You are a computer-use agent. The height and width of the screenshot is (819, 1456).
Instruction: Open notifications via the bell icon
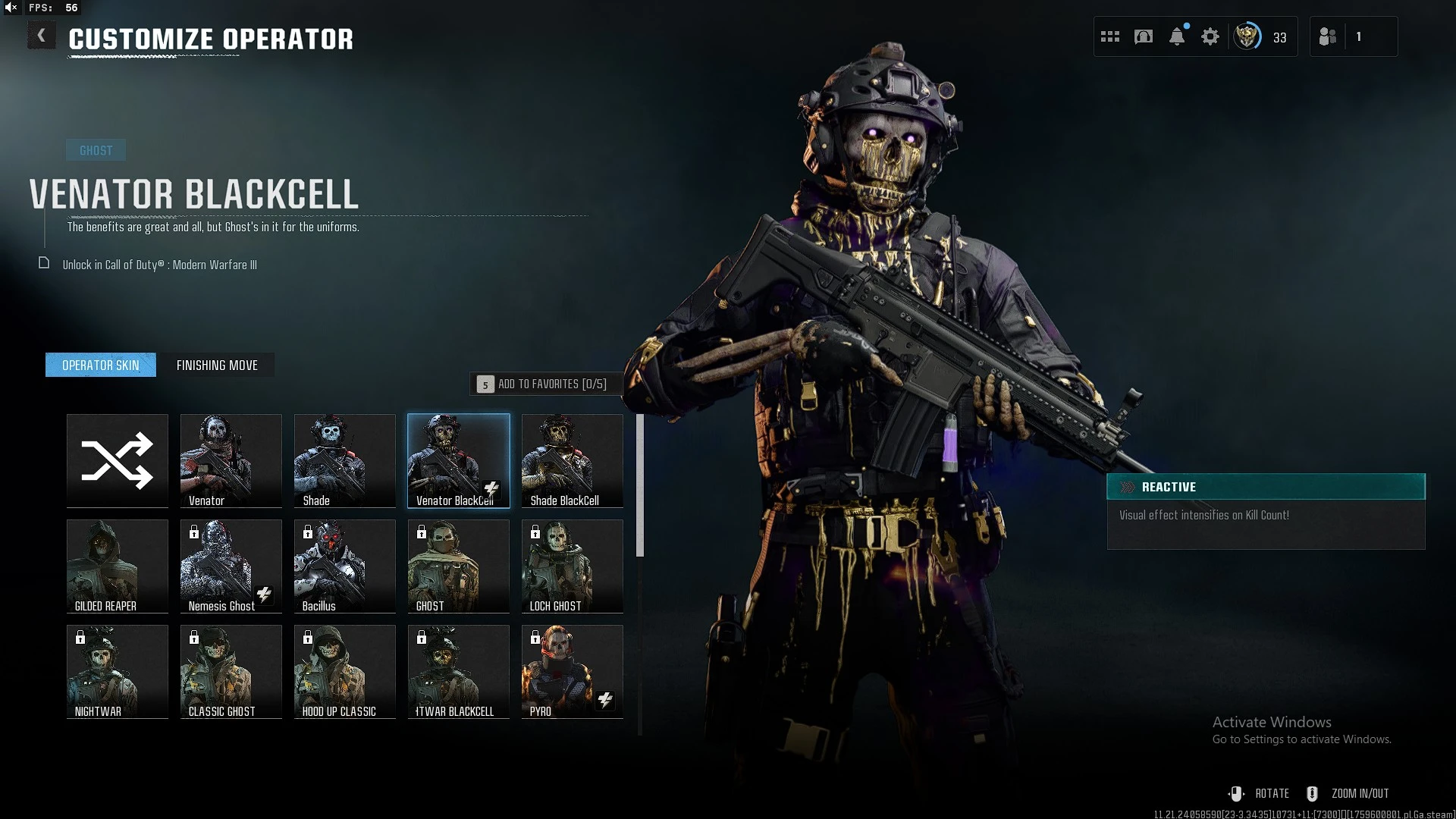[x=1177, y=36]
